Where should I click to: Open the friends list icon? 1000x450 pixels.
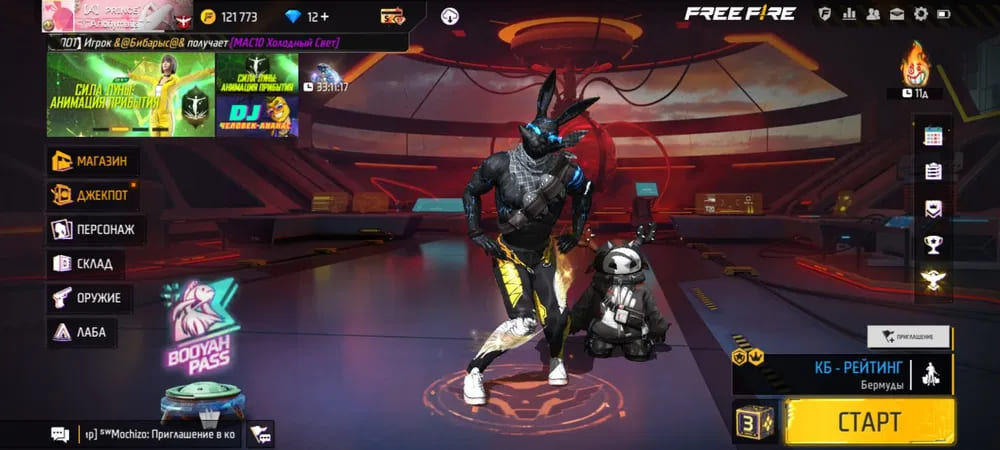click(x=873, y=14)
